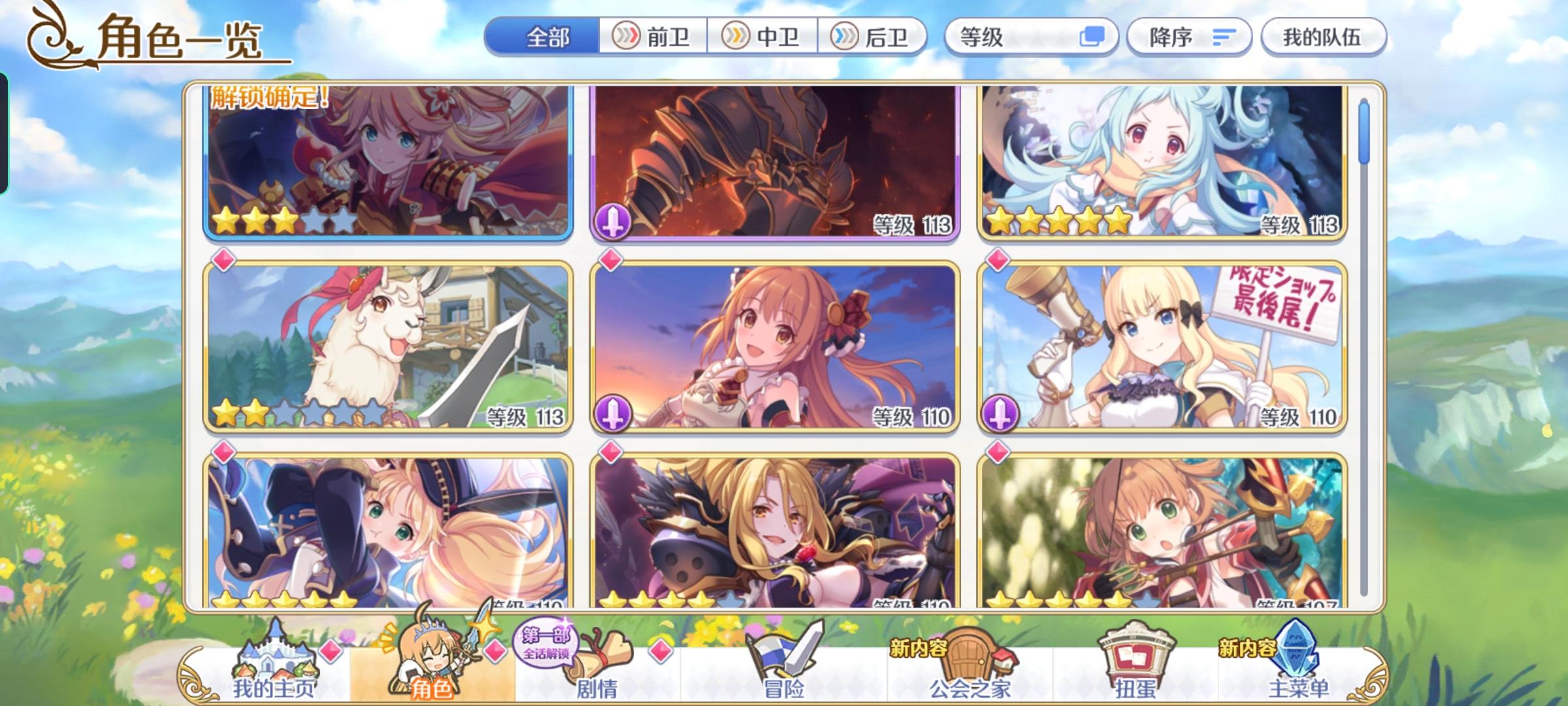Open 我的队伍 to view my teams
The image size is (1568, 706).
pyautogui.click(x=1322, y=37)
